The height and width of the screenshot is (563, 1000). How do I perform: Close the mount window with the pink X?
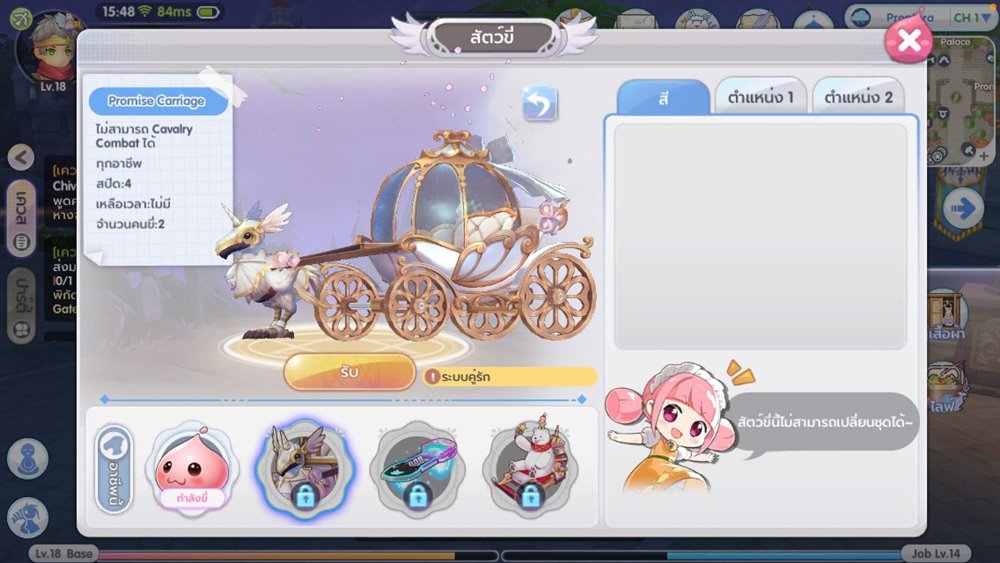click(x=908, y=40)
